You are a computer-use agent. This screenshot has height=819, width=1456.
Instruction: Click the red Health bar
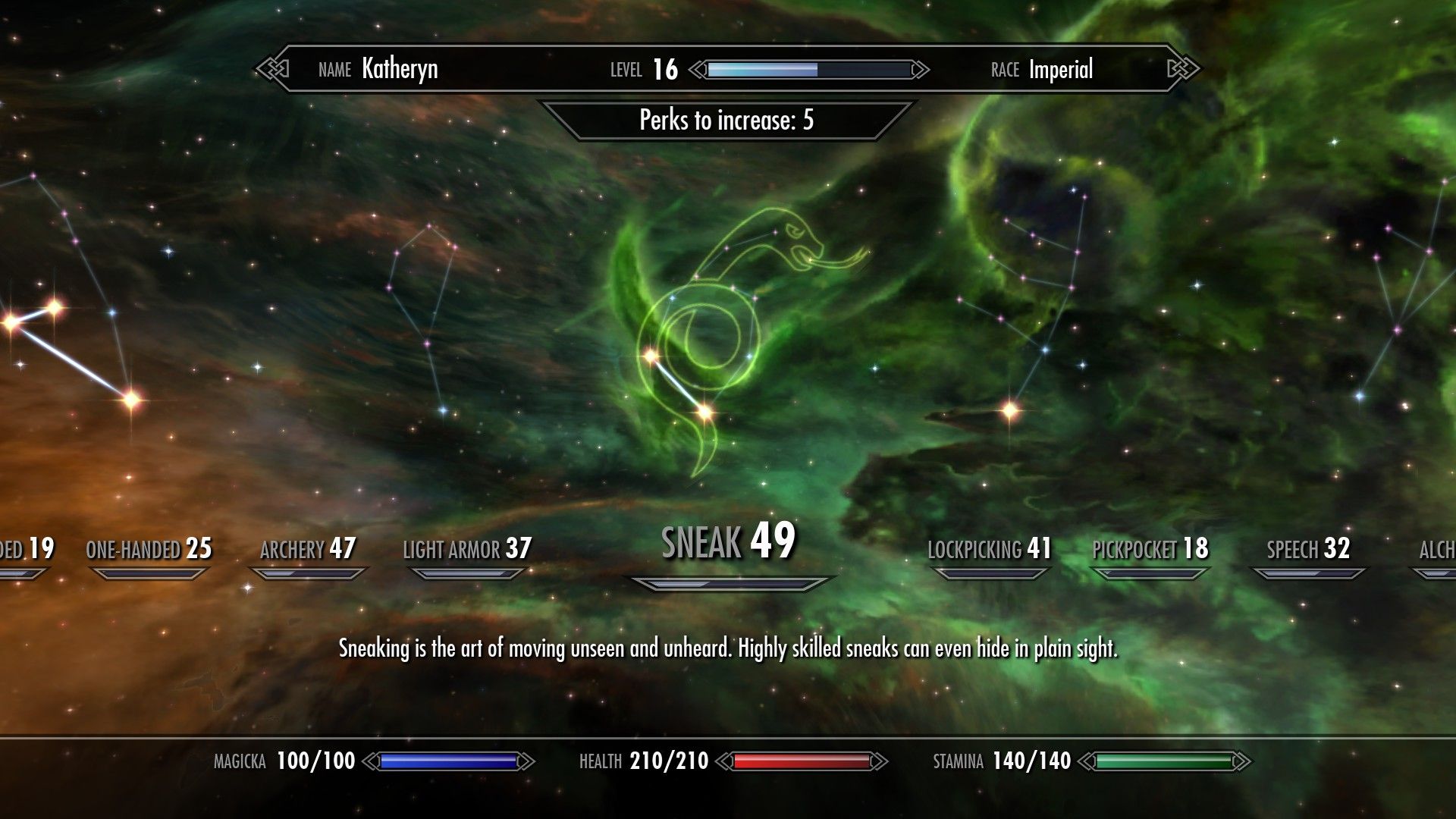tap(799, 760)
